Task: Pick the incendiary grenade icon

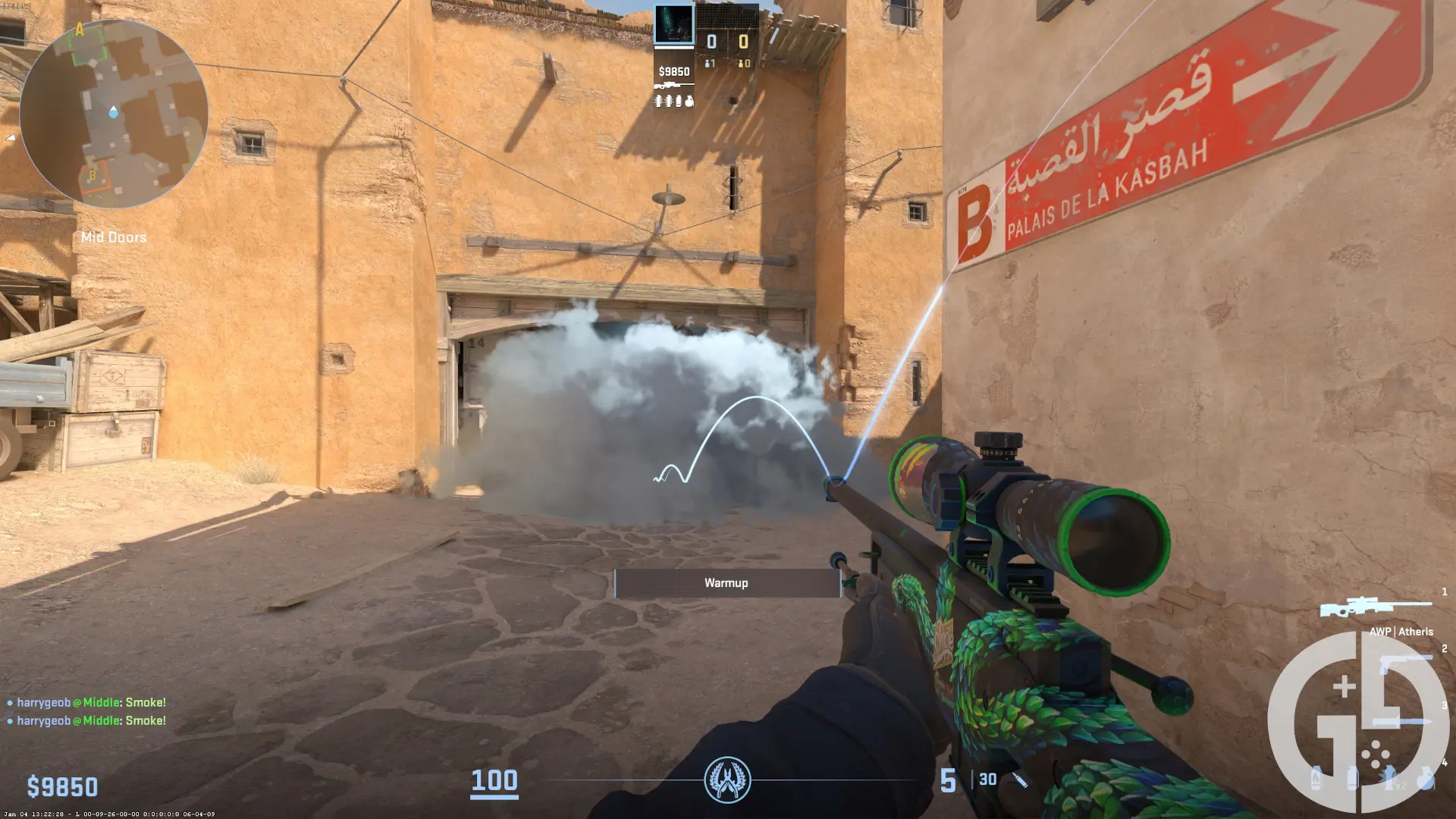Action: tap(1316, 779)
